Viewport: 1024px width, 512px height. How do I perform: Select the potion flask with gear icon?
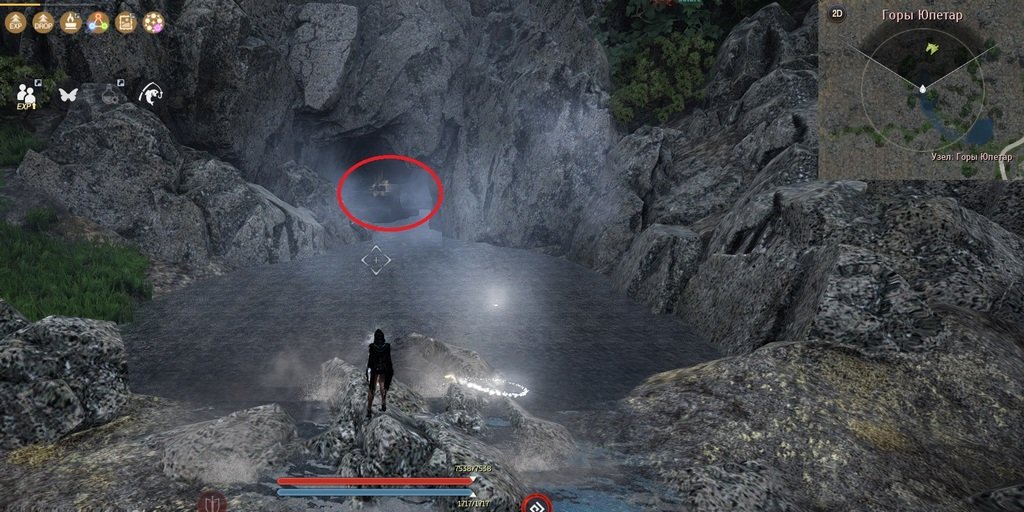pos(110,94)
